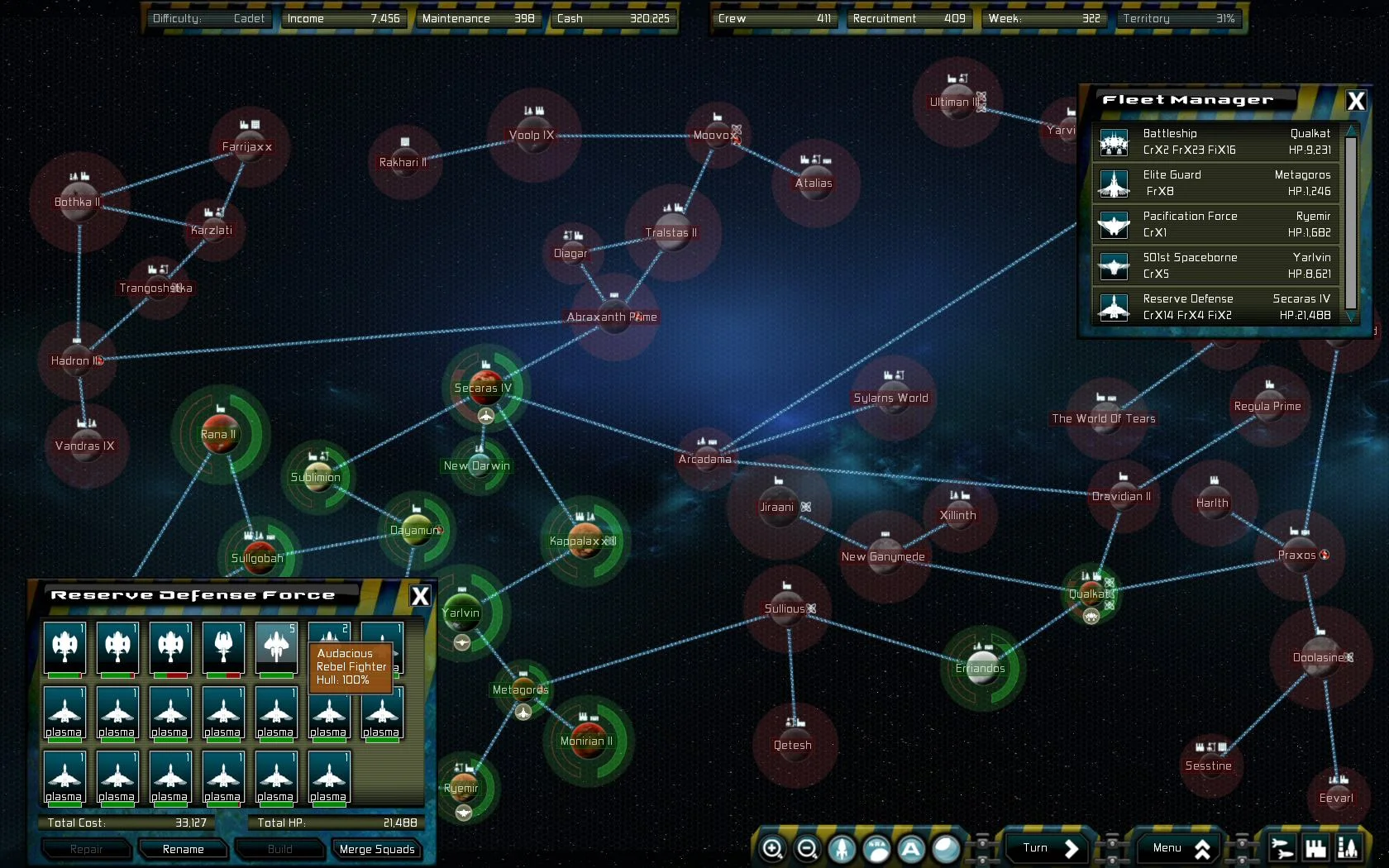Click the Merge Squads button

377,849
